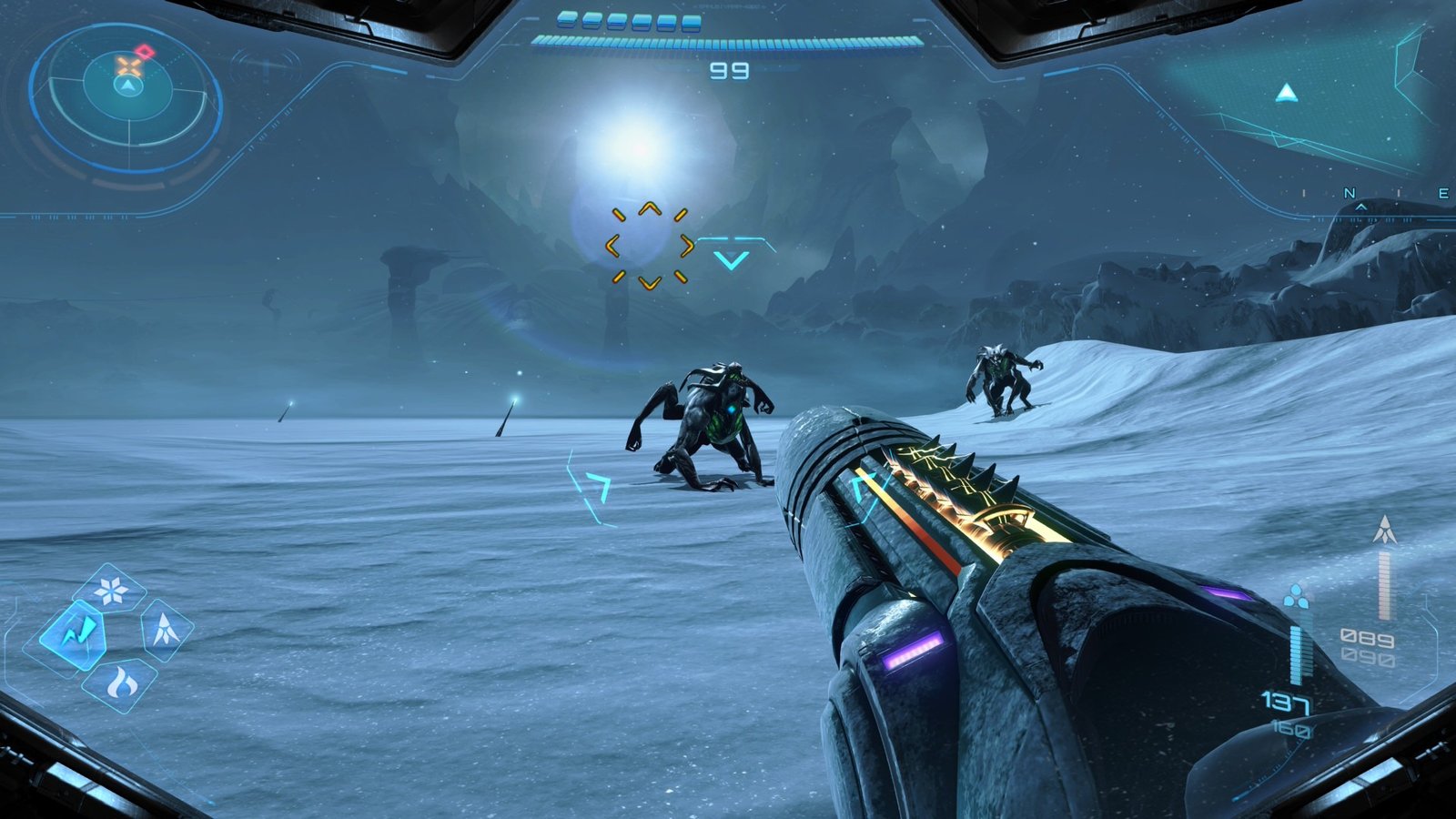Toggle the highlighted lightning ammo type off
Screen dimensions: 1456x819
tap(80, 633)
